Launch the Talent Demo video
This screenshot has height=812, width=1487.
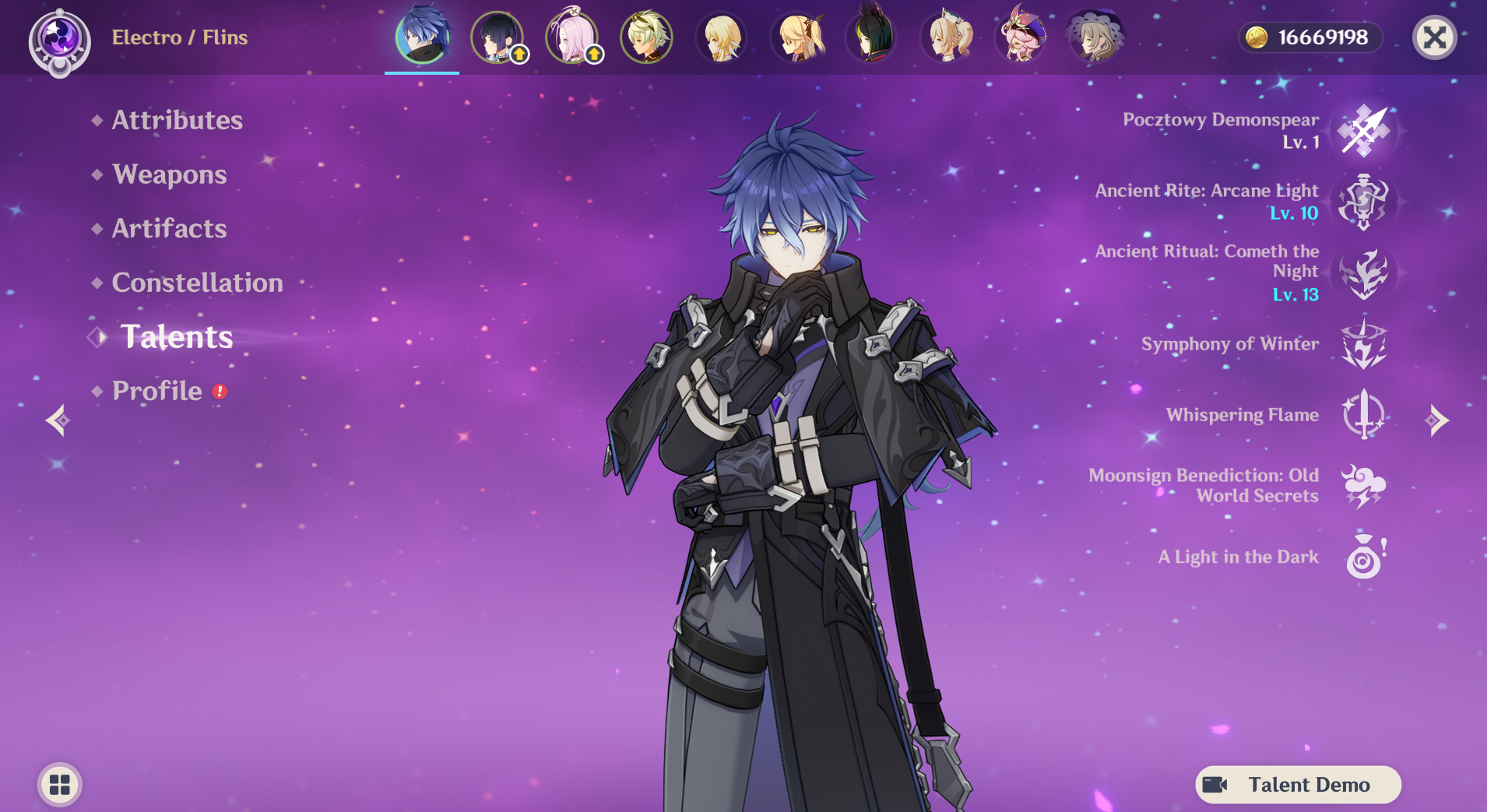pyautogui.click(x=1299, y=785)
